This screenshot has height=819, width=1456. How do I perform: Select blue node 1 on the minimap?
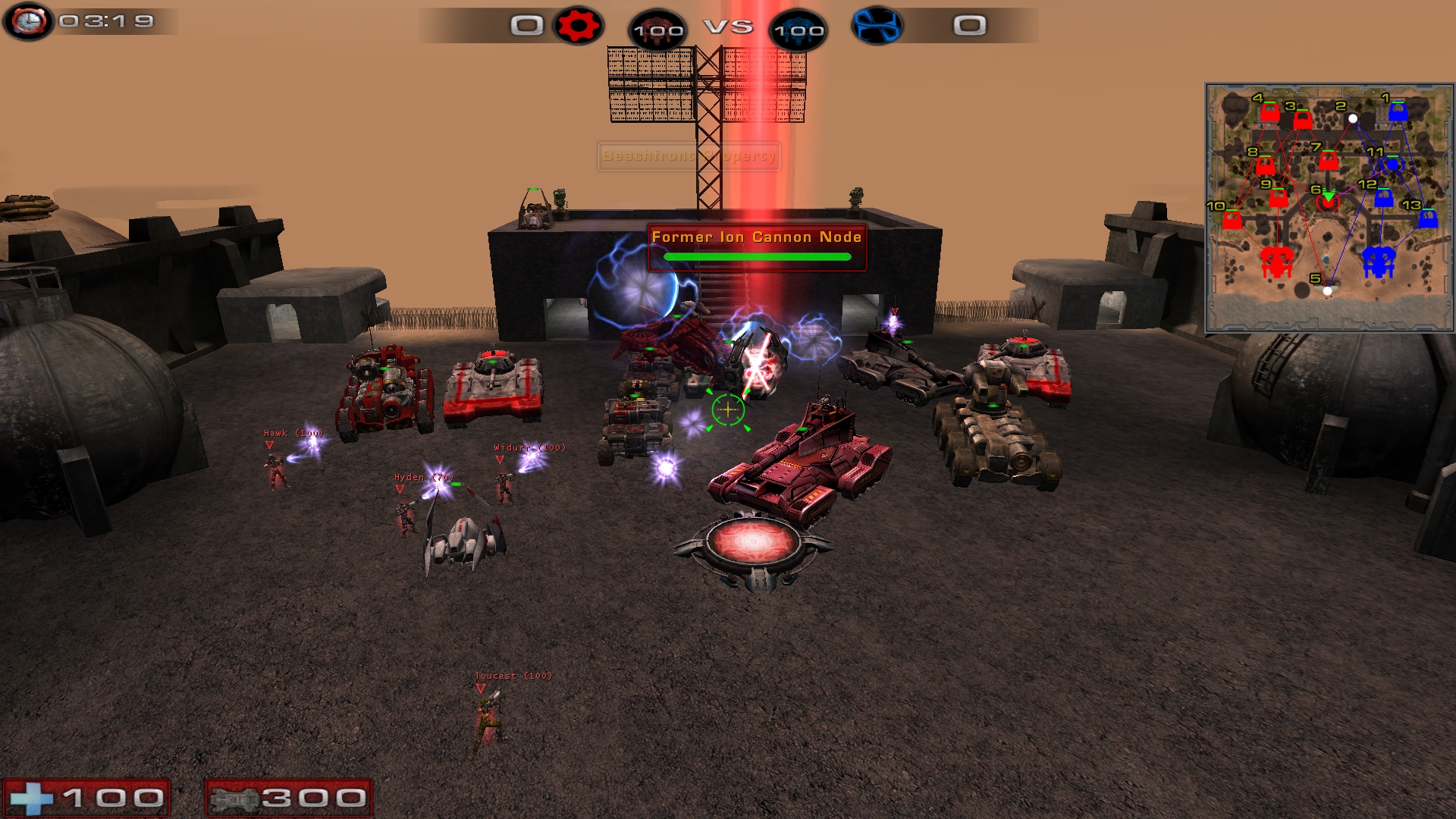pyautogui.click(x=1398, y=112)
